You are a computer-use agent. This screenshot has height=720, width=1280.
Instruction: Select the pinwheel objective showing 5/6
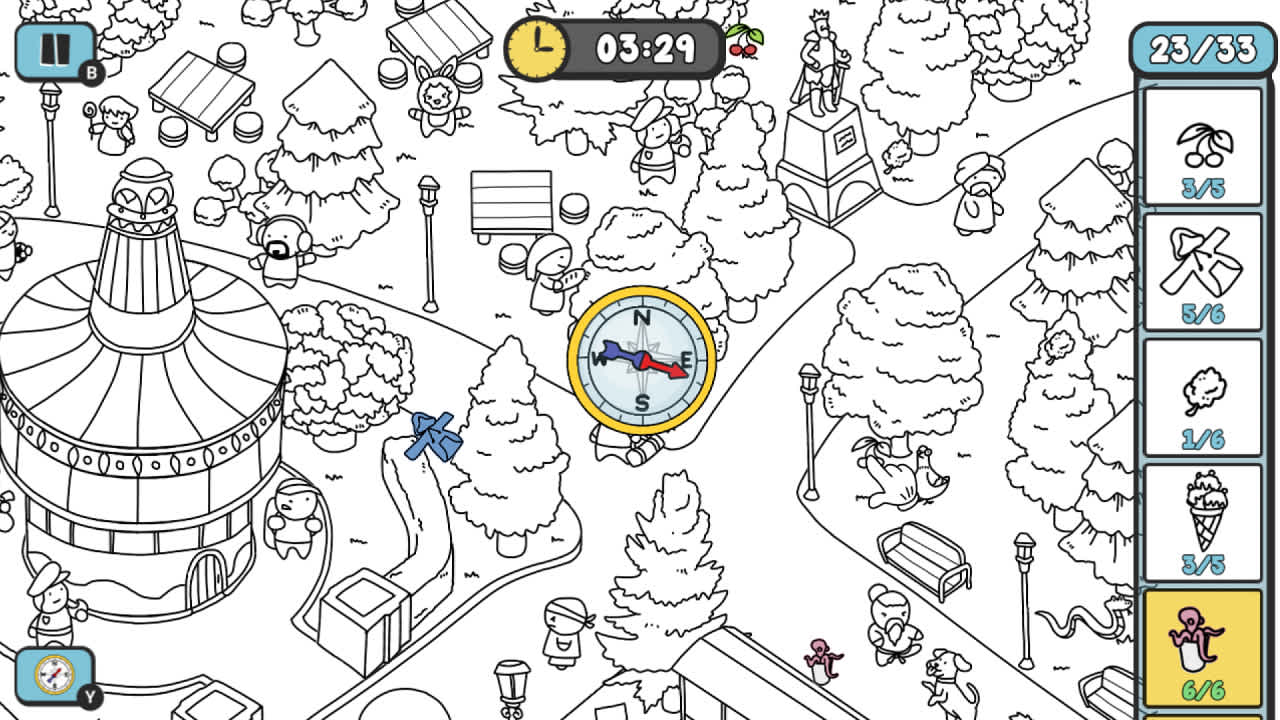1202,270
